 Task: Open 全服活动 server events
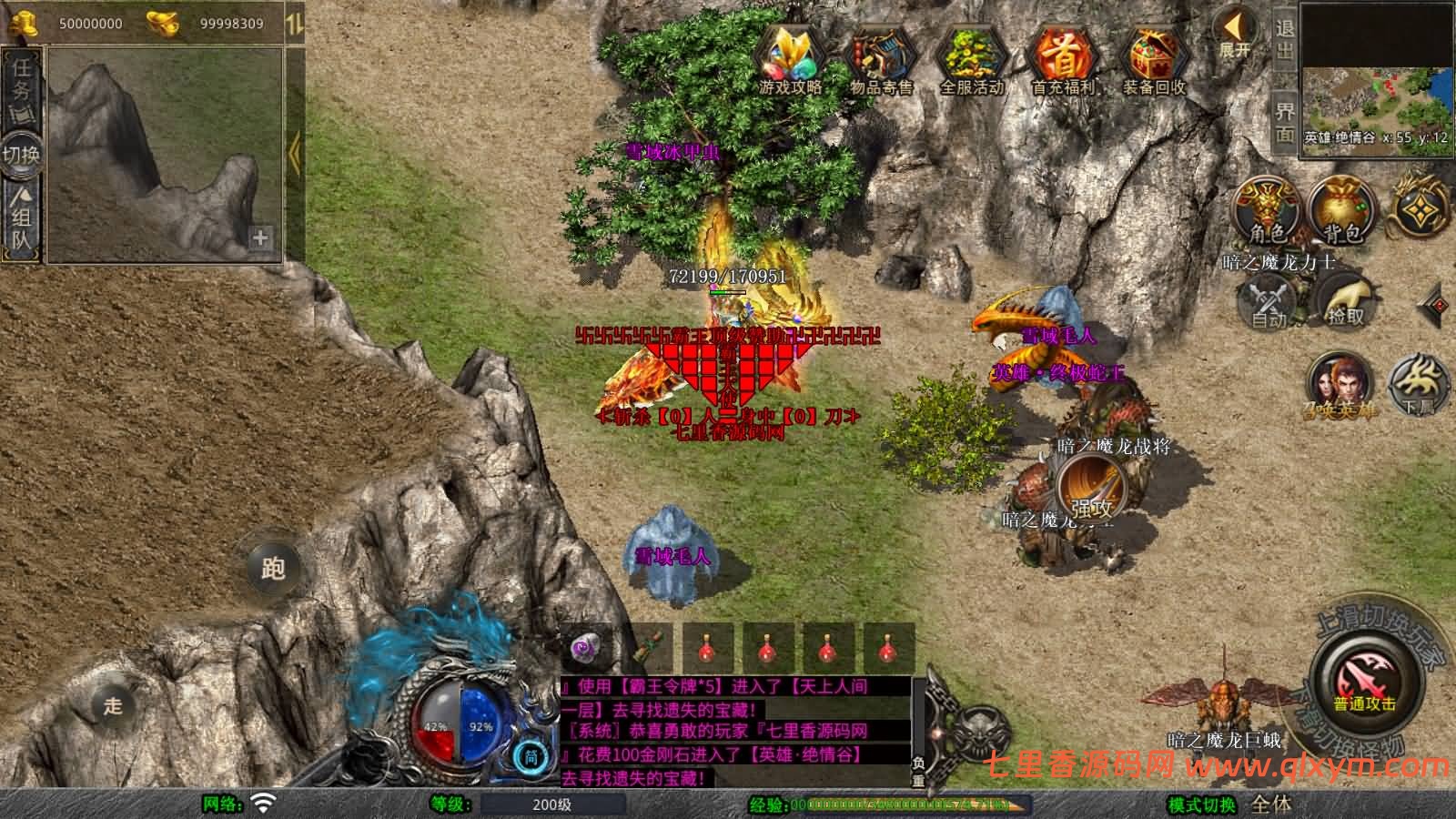click(x=971, y=61)
